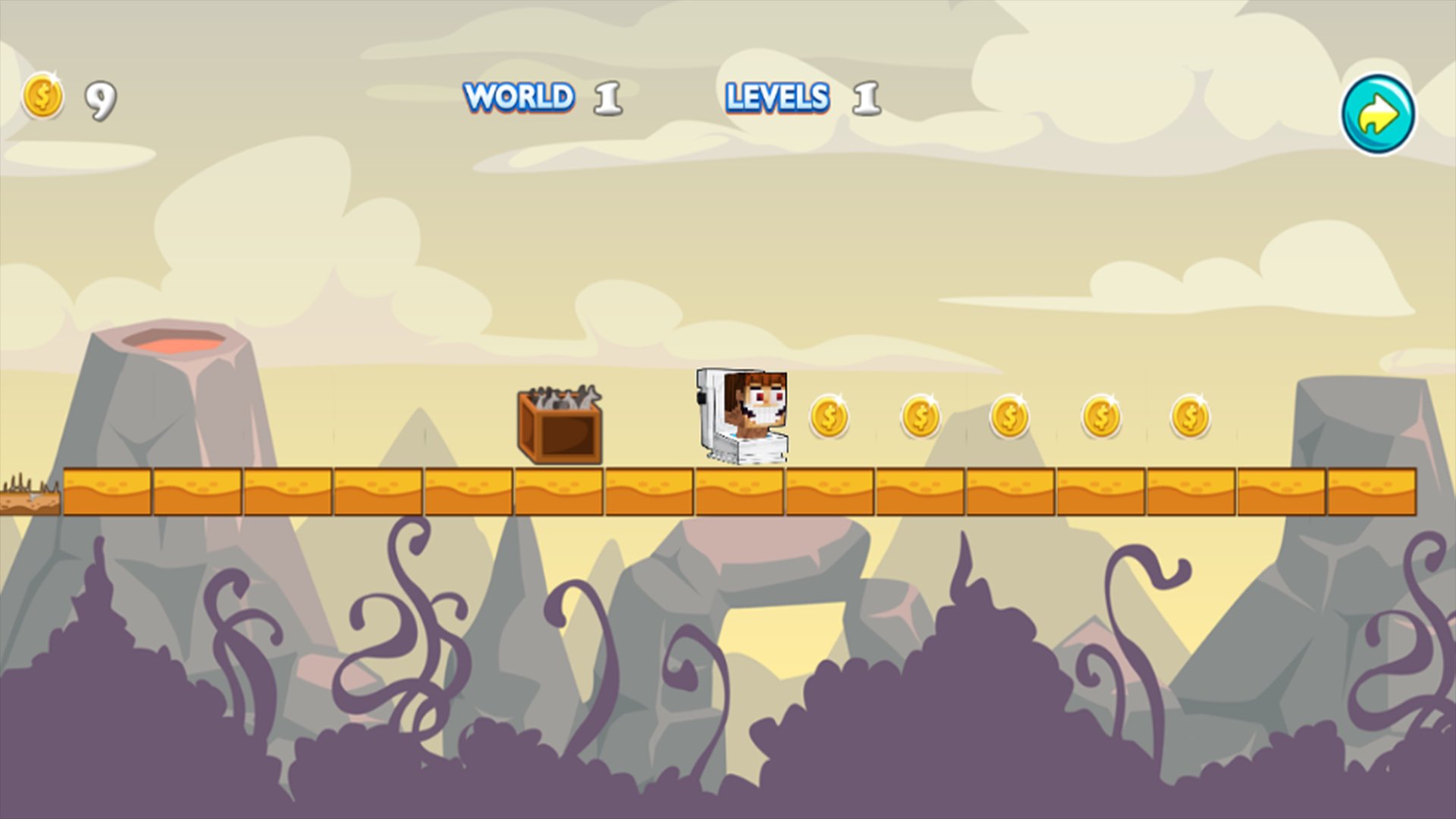Screen dimensions: 1456x819
Task: Click the platform block under the crate
Action: 559,489
